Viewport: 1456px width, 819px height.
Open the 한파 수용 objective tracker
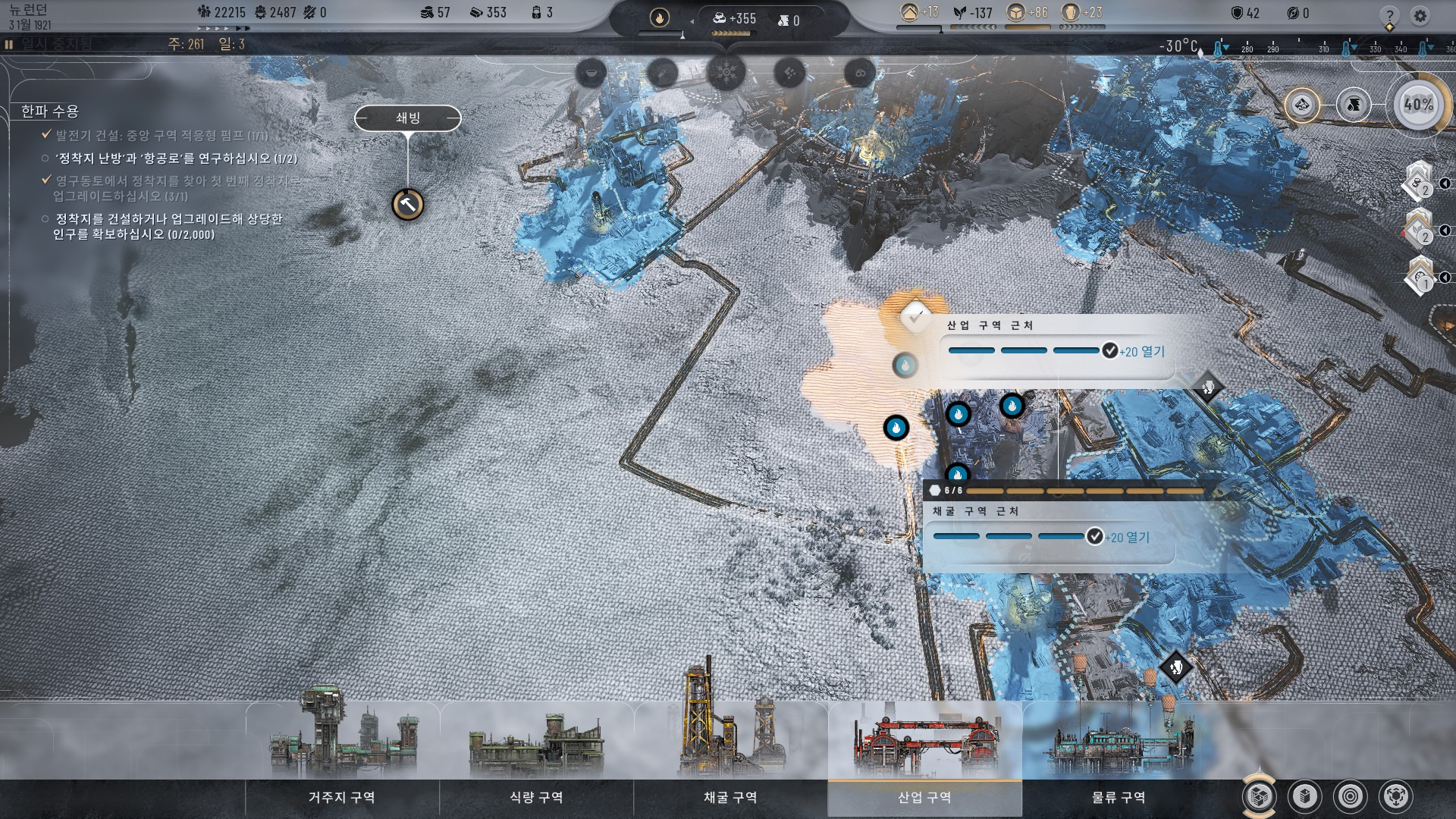(50, 111)
